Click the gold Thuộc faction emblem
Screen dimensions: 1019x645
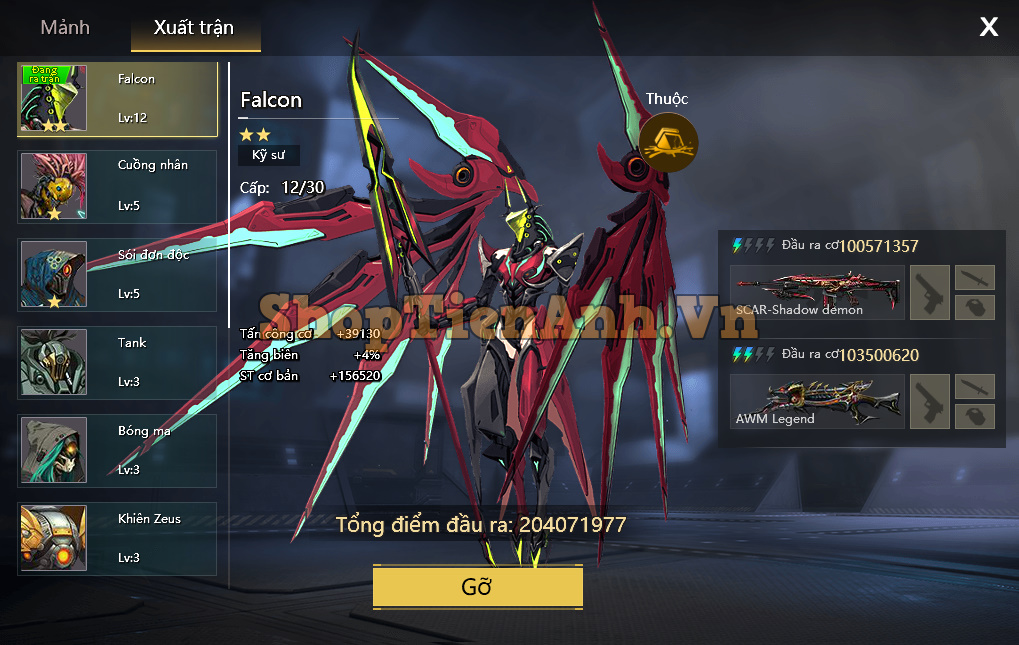pyautogui.click(x=668, y=143)
